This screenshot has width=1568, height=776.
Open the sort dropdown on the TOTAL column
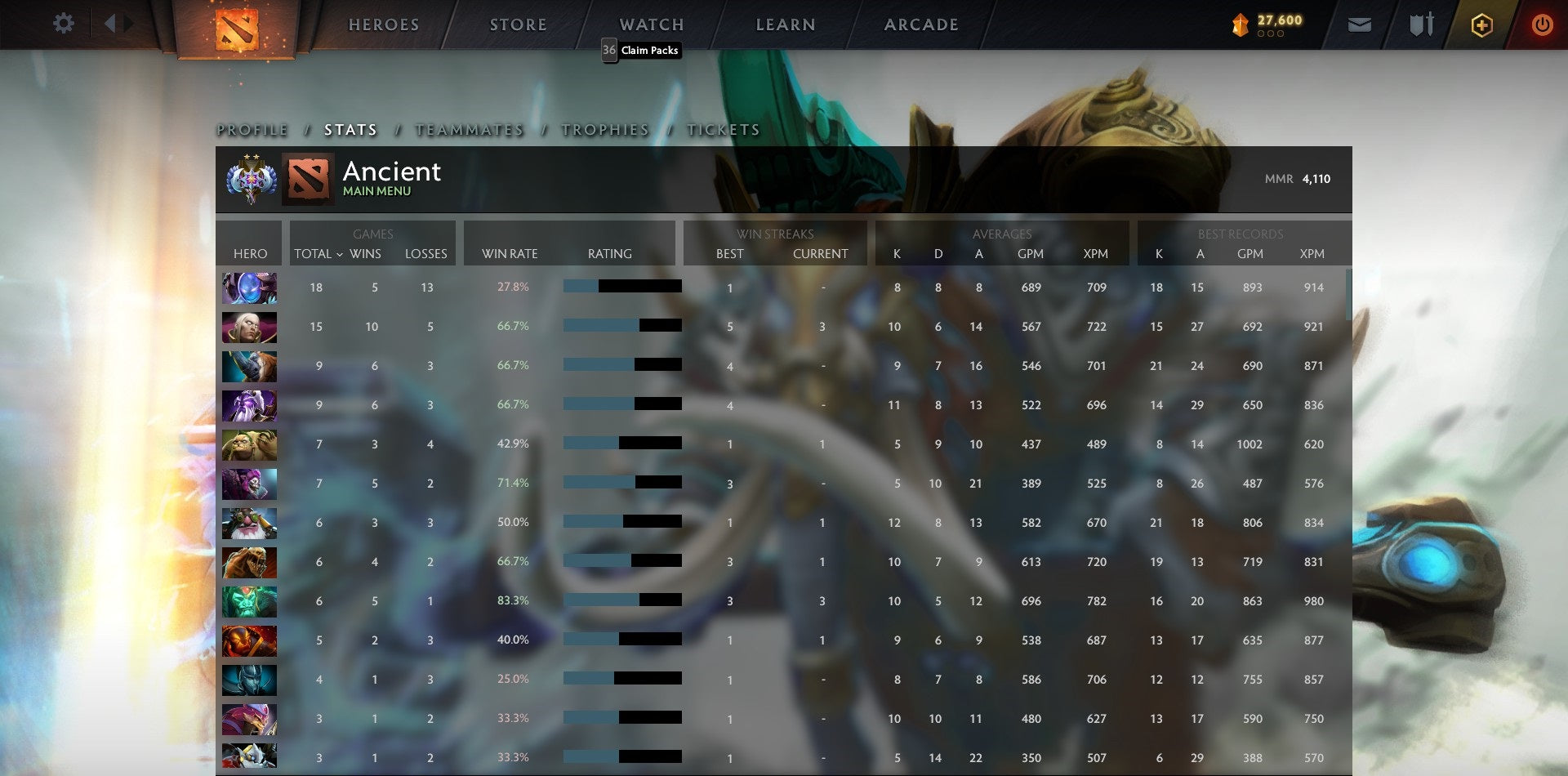[341, 254]
